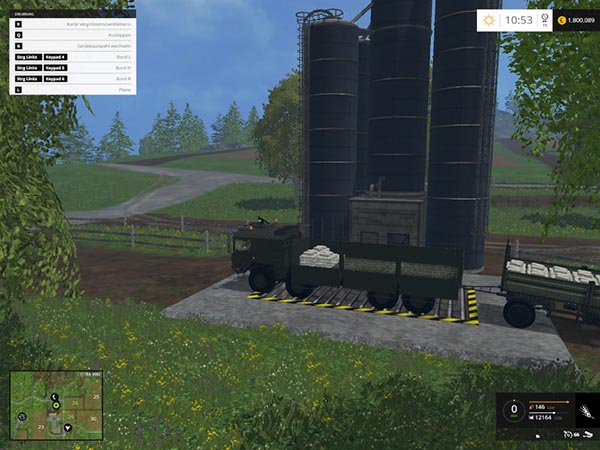Click the green player marker on the minimap
This screenshot has width=600, height=450.
56,406
